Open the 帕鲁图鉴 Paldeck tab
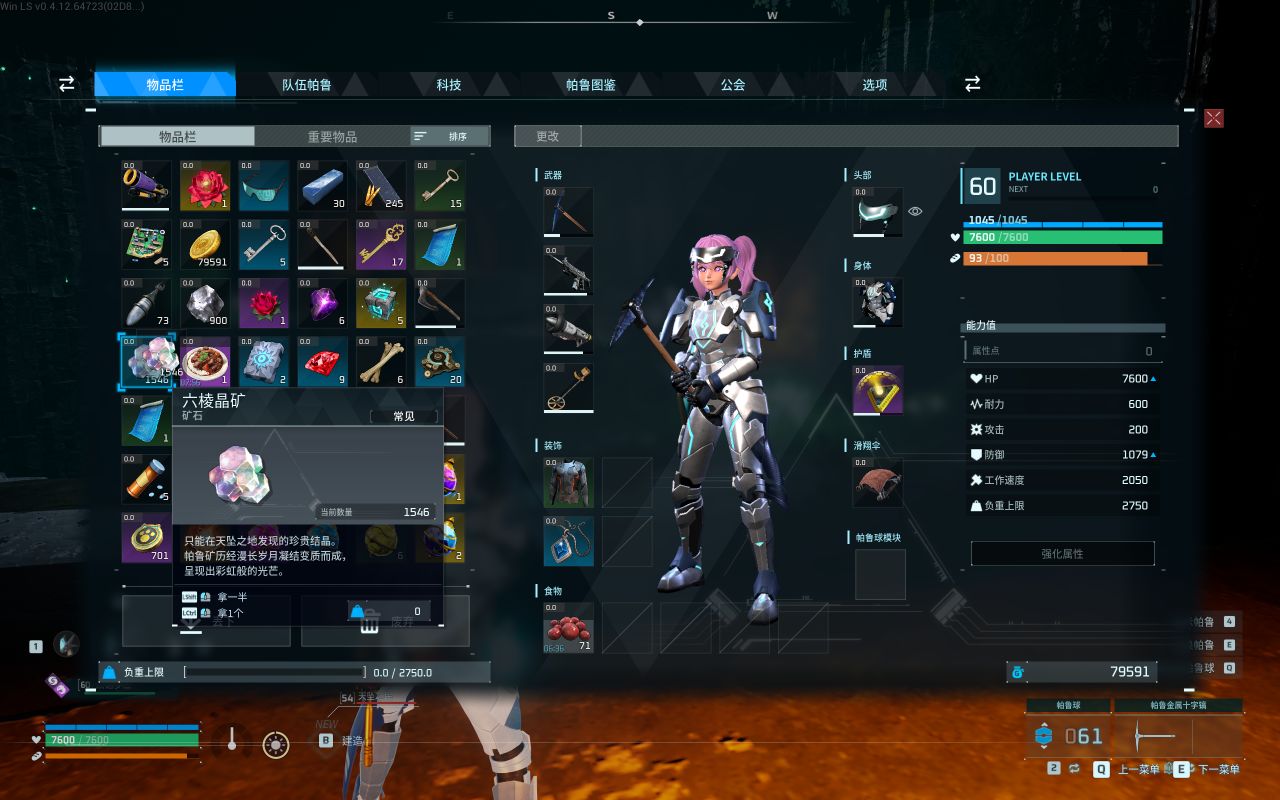Viewport: 1280px width, 800px height. [591, 85]
